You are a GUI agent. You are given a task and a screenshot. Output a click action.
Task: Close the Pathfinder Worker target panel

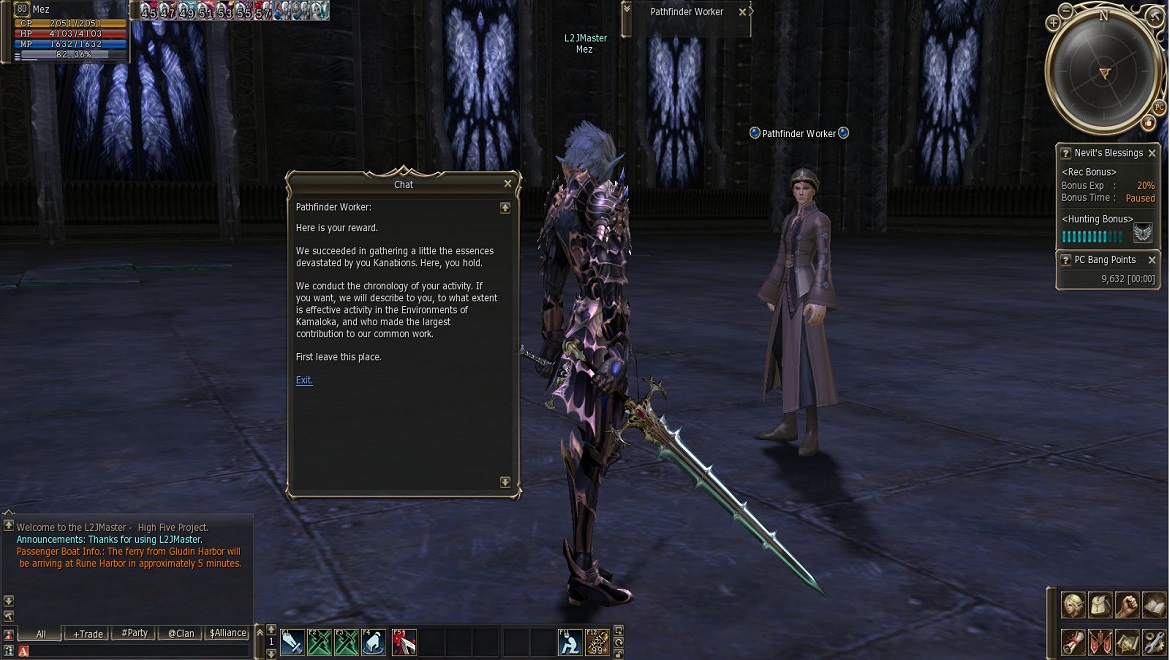742,12
